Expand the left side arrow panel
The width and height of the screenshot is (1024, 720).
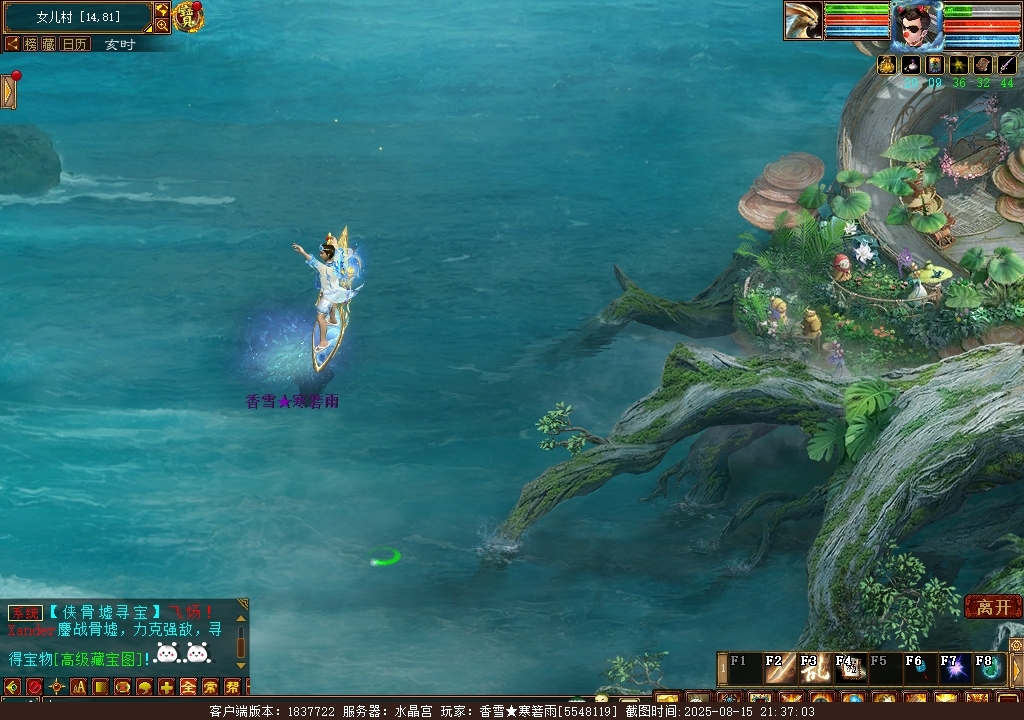pos(9,92)
